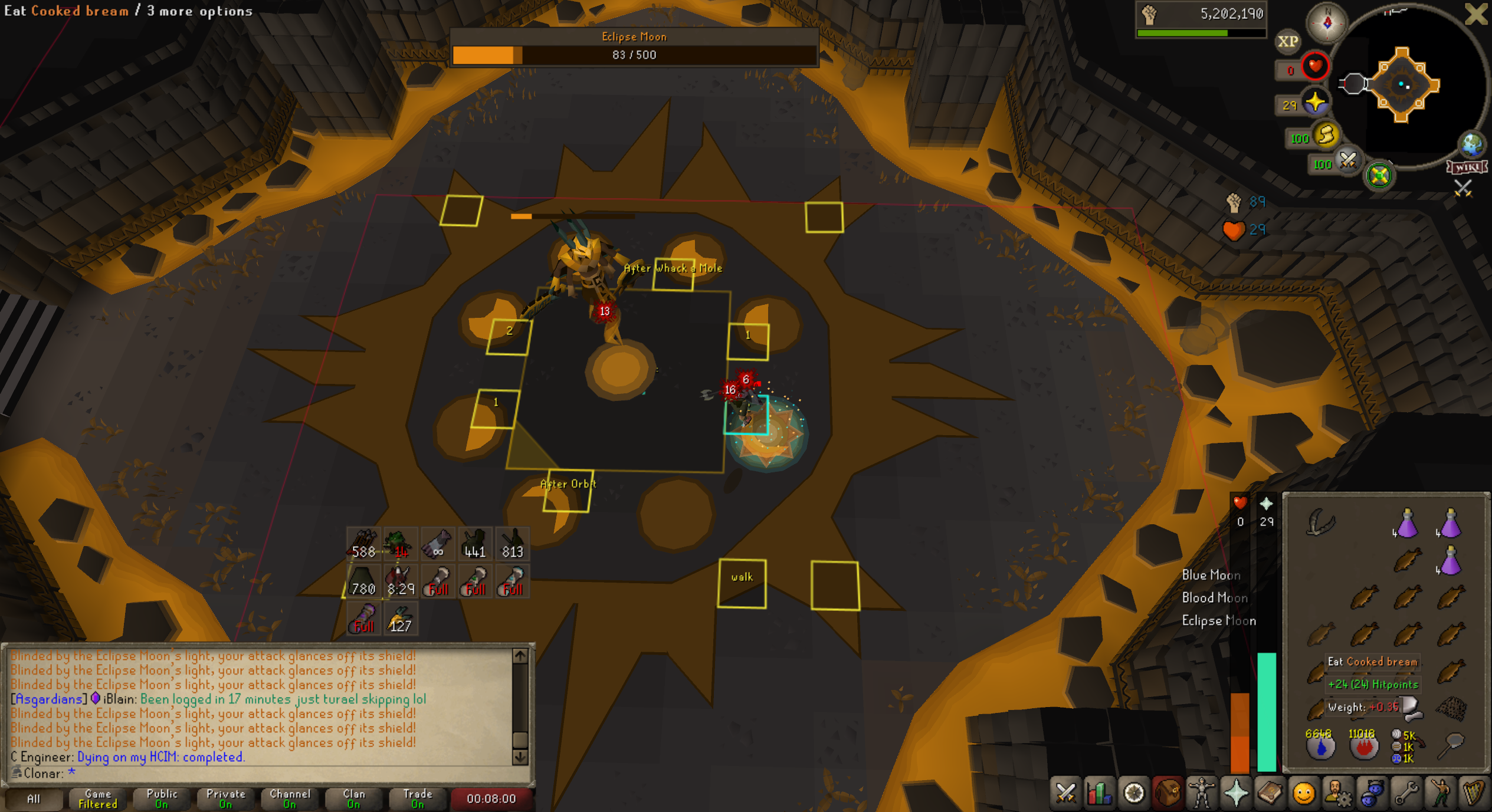This screenshot has height=812, width=1492.
Task: Activate quick-prayers orb
Action: point(1316,104)
